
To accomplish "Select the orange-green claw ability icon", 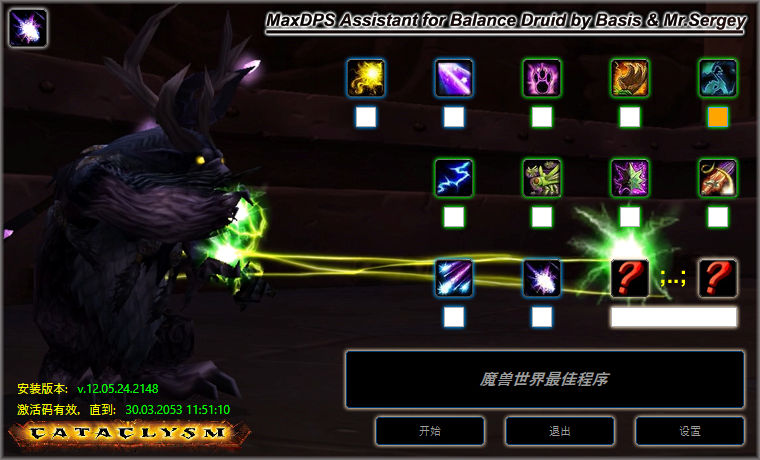I will pyautogui.click(x=630, y=78).
